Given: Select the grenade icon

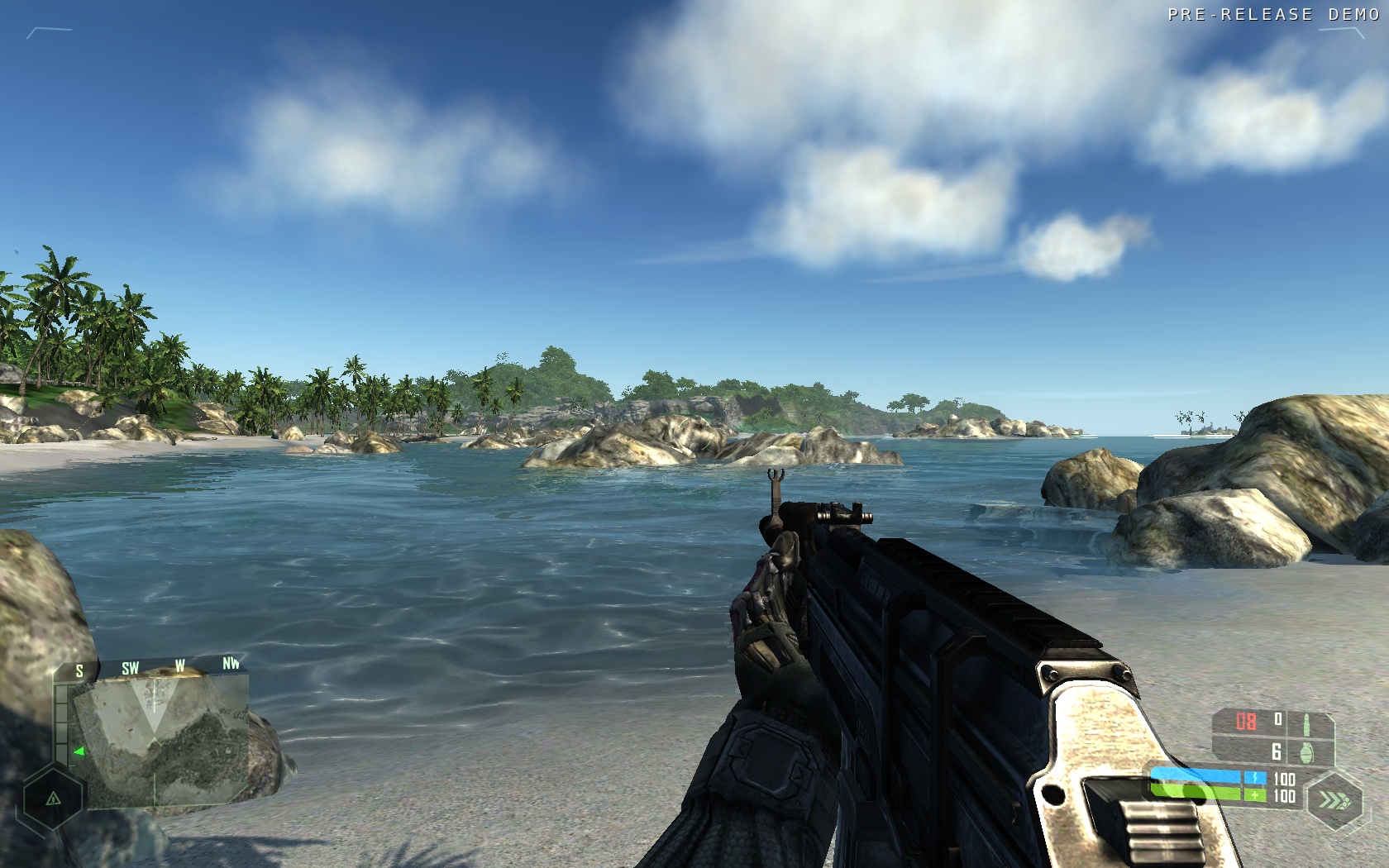Looking at the screenshot, I should click(1307, 753).
